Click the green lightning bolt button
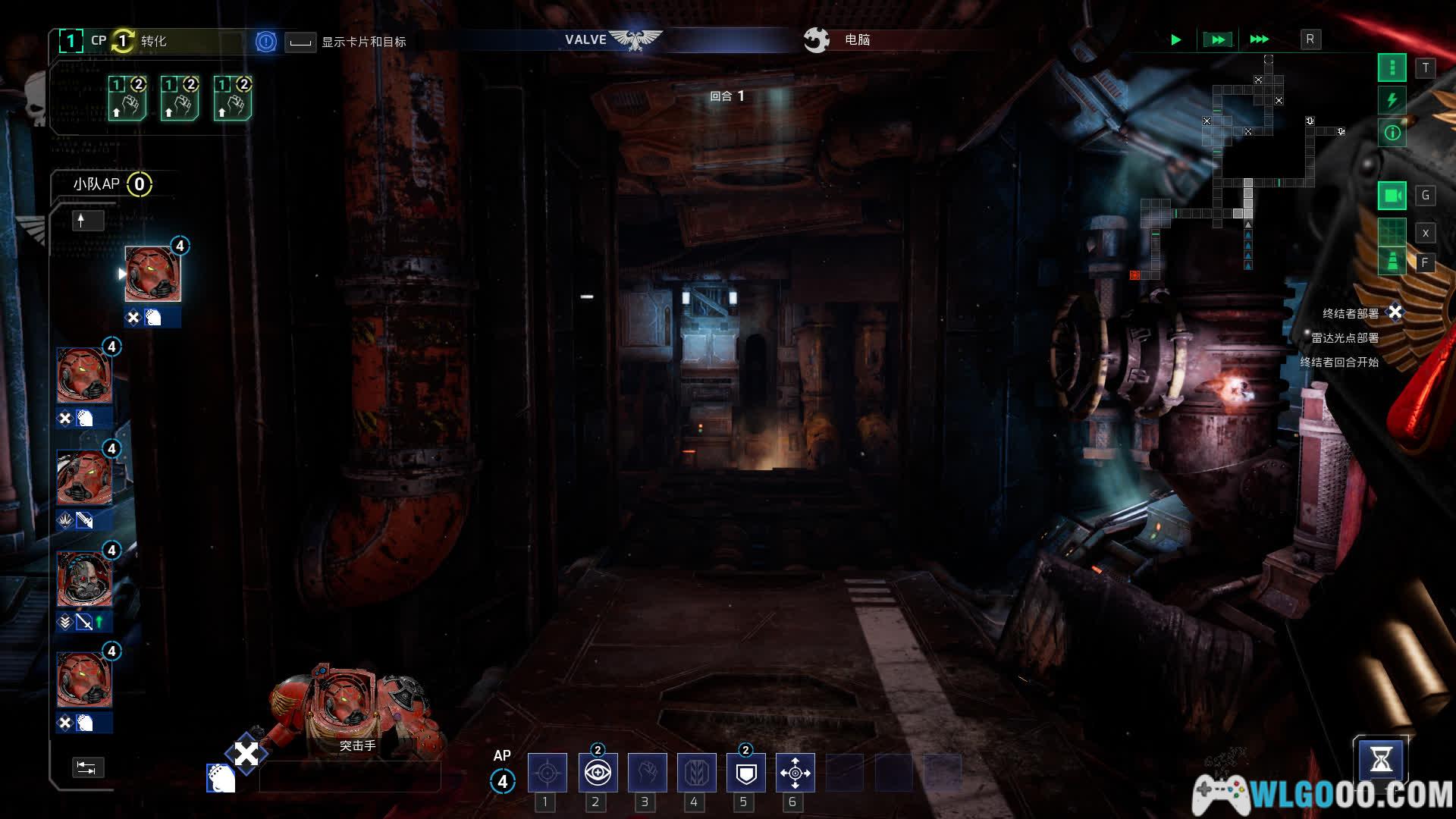This screenshot has width=1456, height=819. (1392, 100)
